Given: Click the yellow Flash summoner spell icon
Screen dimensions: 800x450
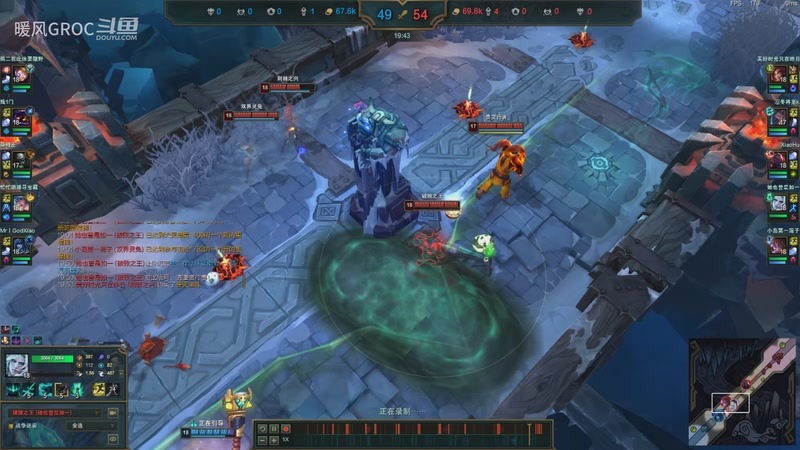Looking at the screenshot, I should click(97, 390).
